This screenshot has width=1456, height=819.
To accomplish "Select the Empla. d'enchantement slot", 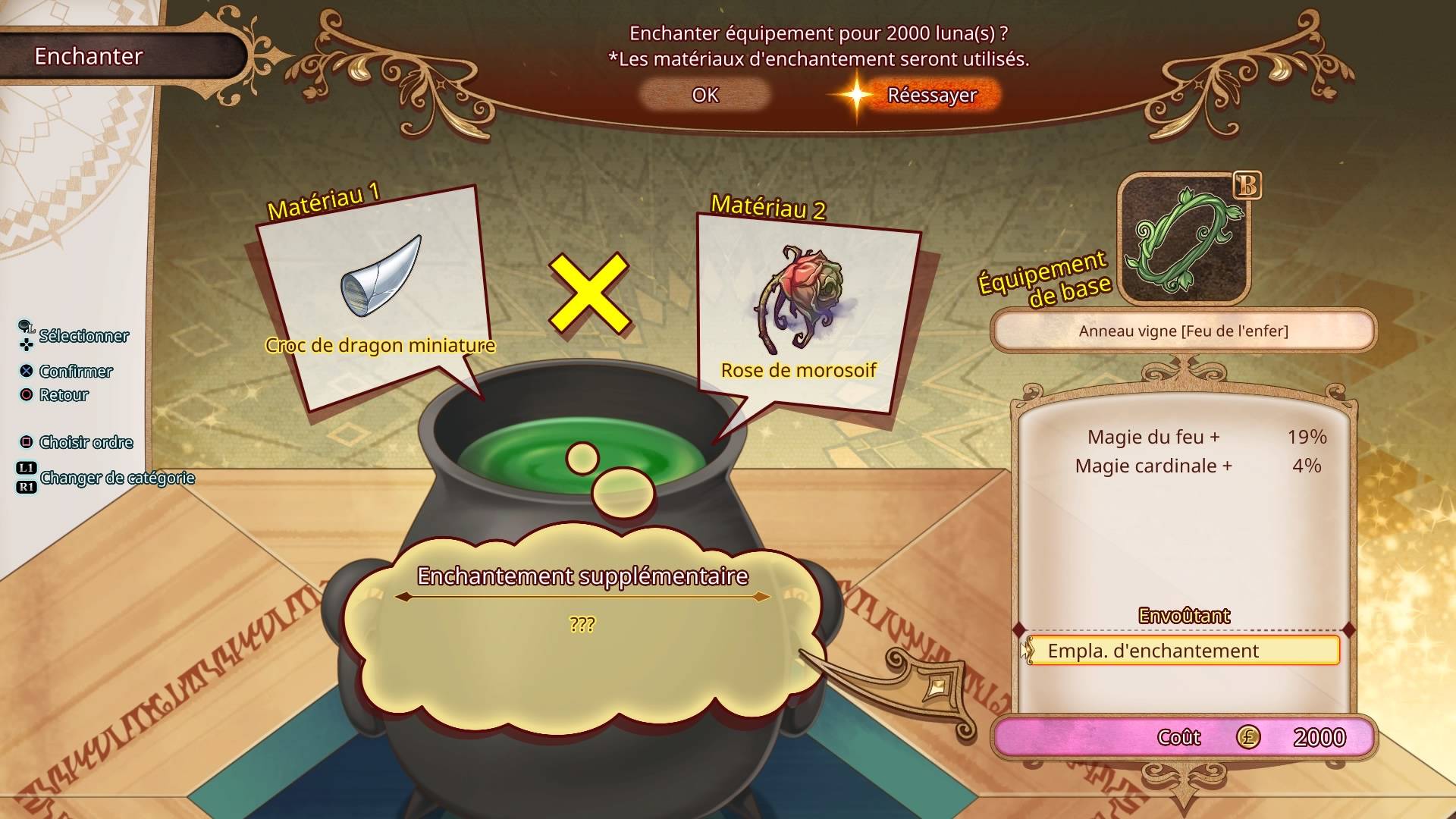I will (1183, 651).
